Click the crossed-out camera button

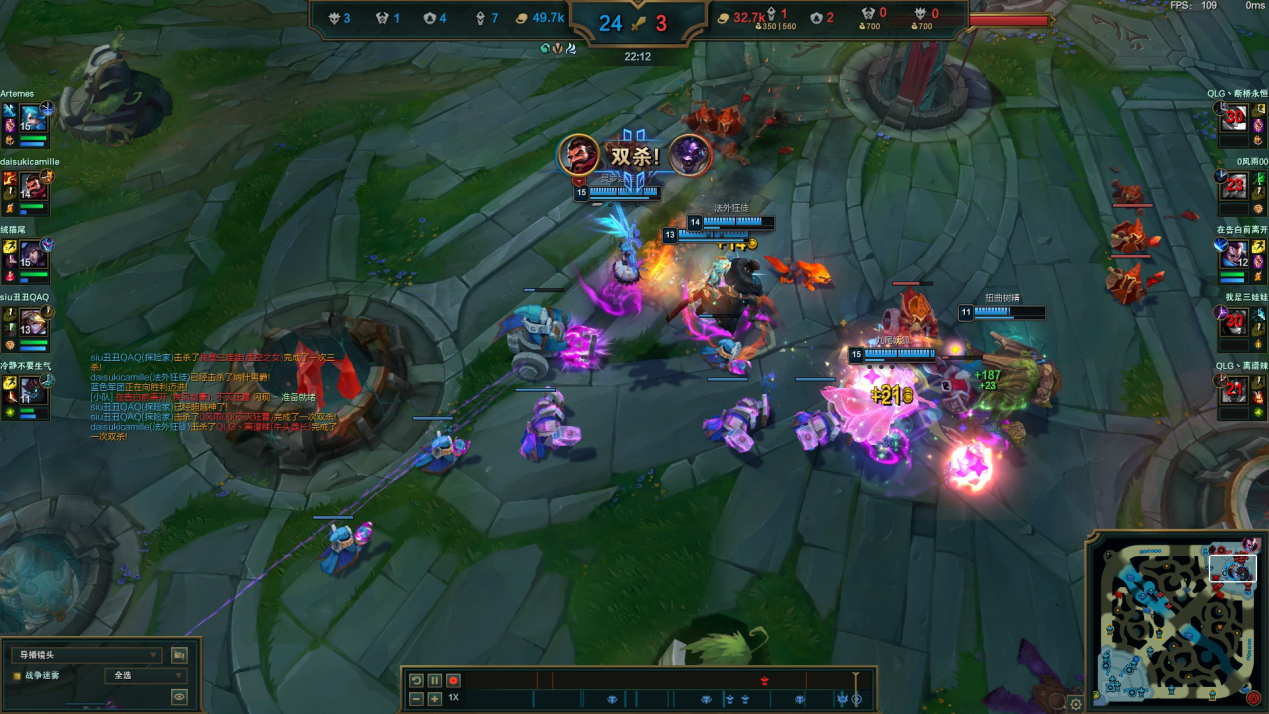[179, 655]
